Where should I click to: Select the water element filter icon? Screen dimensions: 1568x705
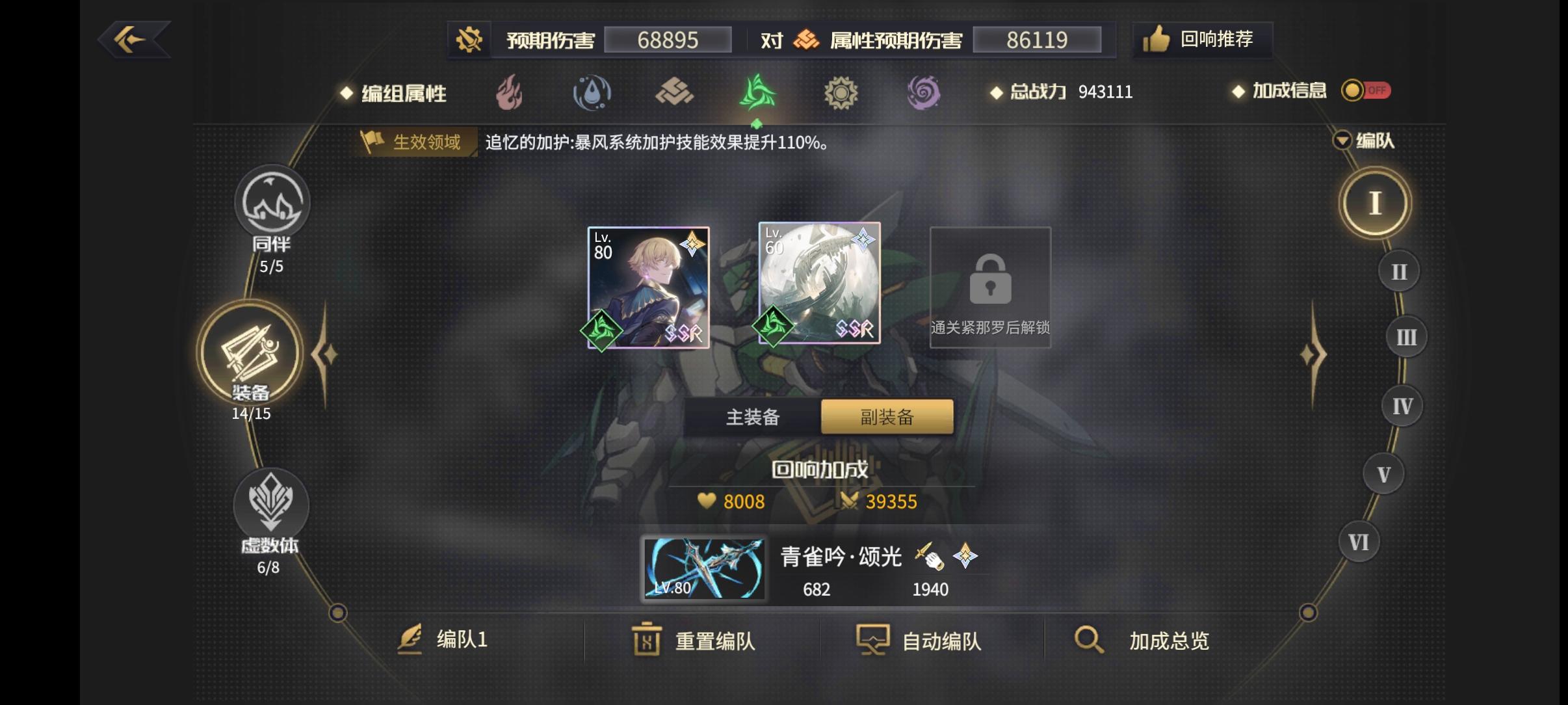pyautogui.click(x=592, y=93)
